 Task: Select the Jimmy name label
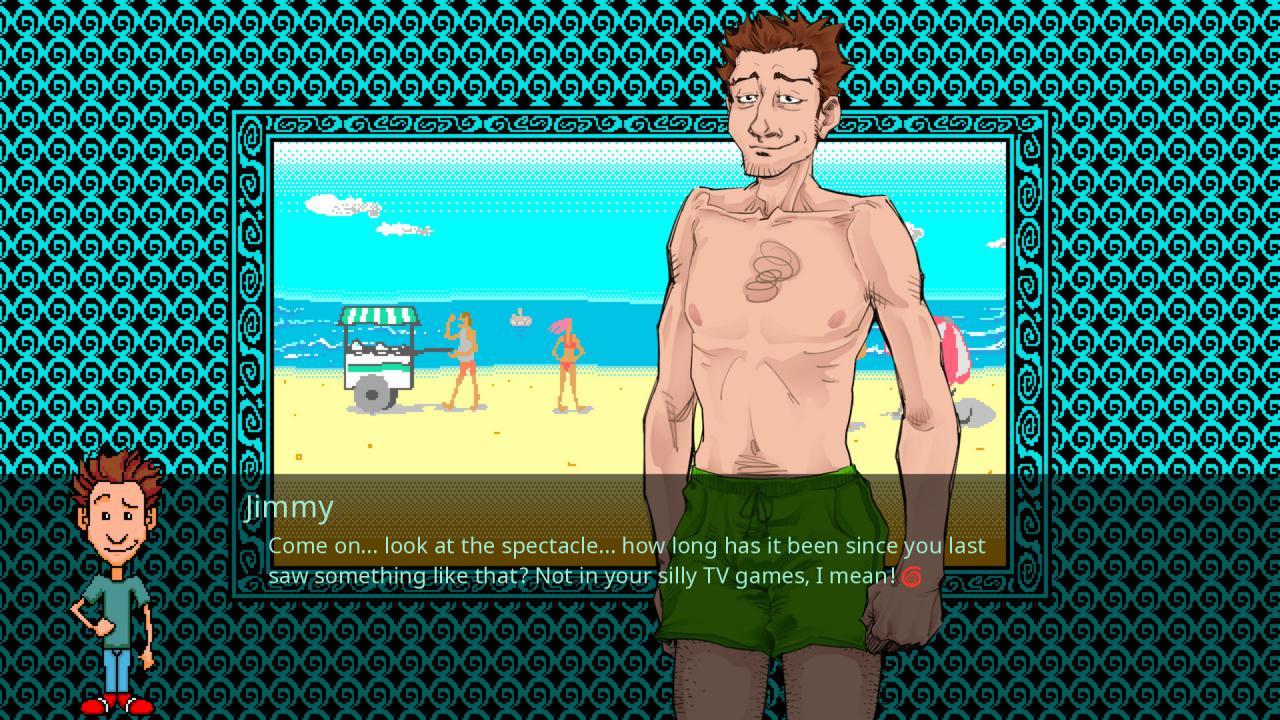click(290, 508)
